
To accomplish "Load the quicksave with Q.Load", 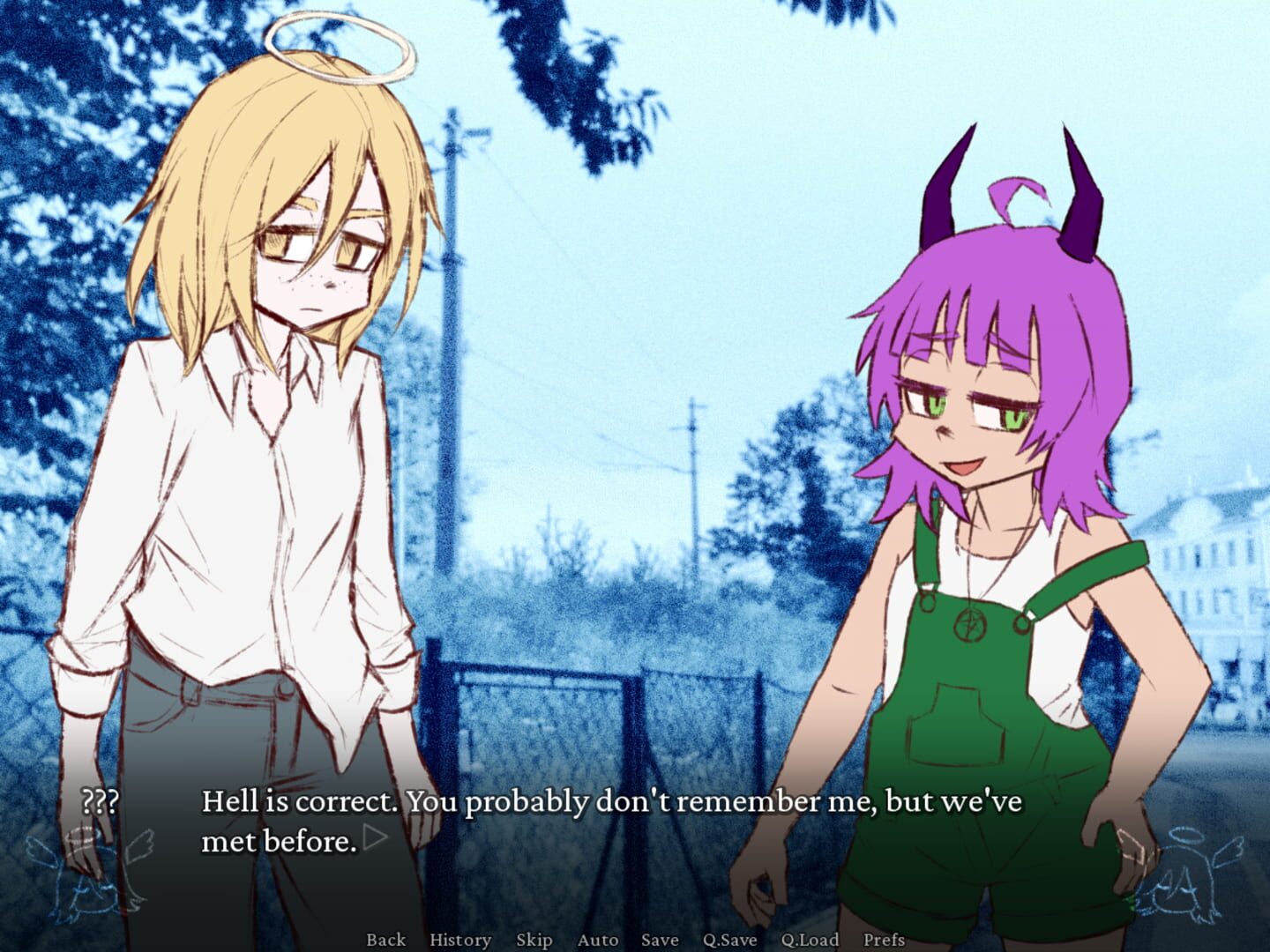I will pyautogui.click(x=809, y=940).
